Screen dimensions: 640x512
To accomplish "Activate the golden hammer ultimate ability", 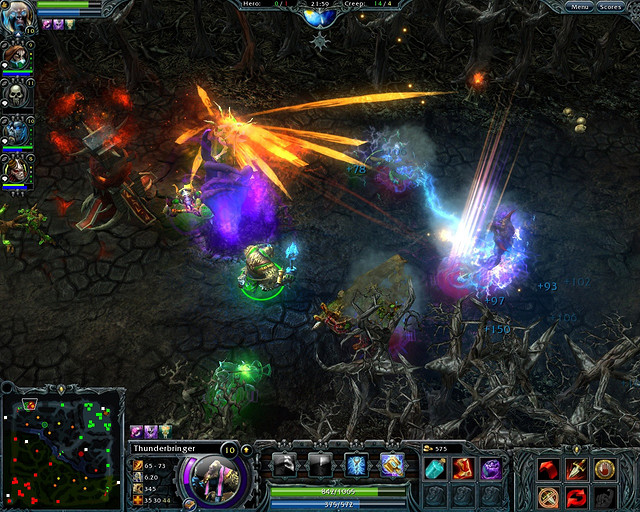I will click(391, 464).
